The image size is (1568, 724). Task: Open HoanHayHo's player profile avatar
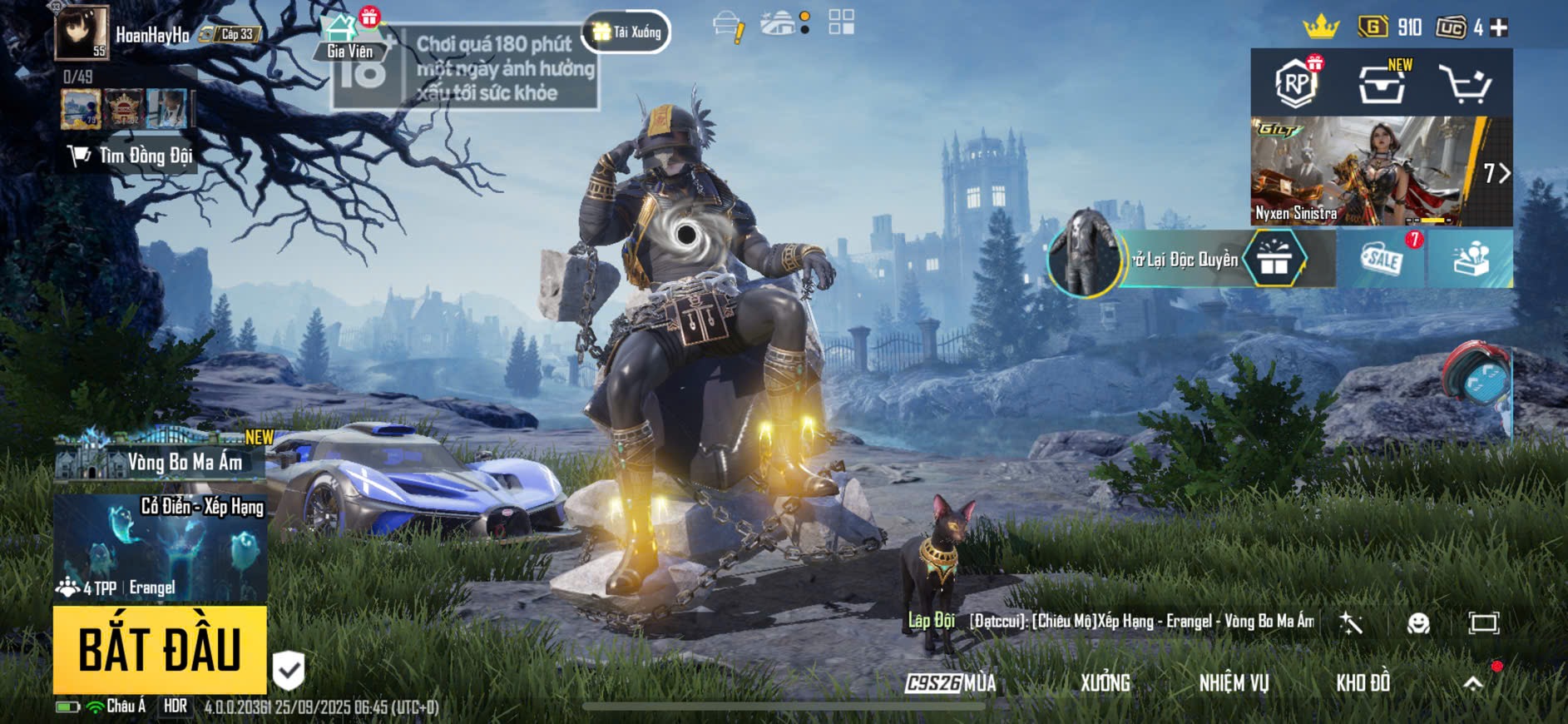pos(82,33)
